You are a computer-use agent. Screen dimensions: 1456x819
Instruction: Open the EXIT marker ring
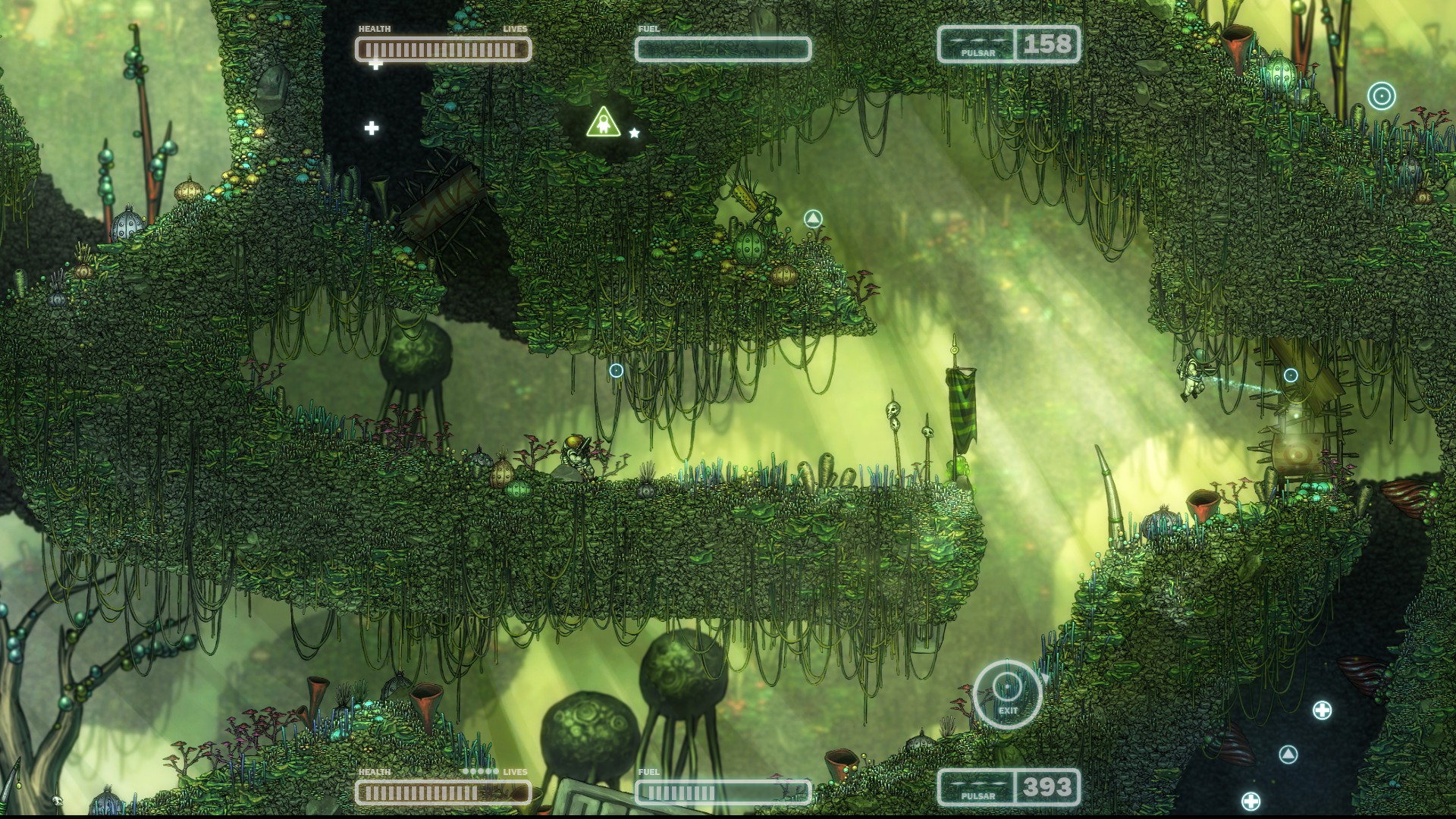tap(1009, 686)
